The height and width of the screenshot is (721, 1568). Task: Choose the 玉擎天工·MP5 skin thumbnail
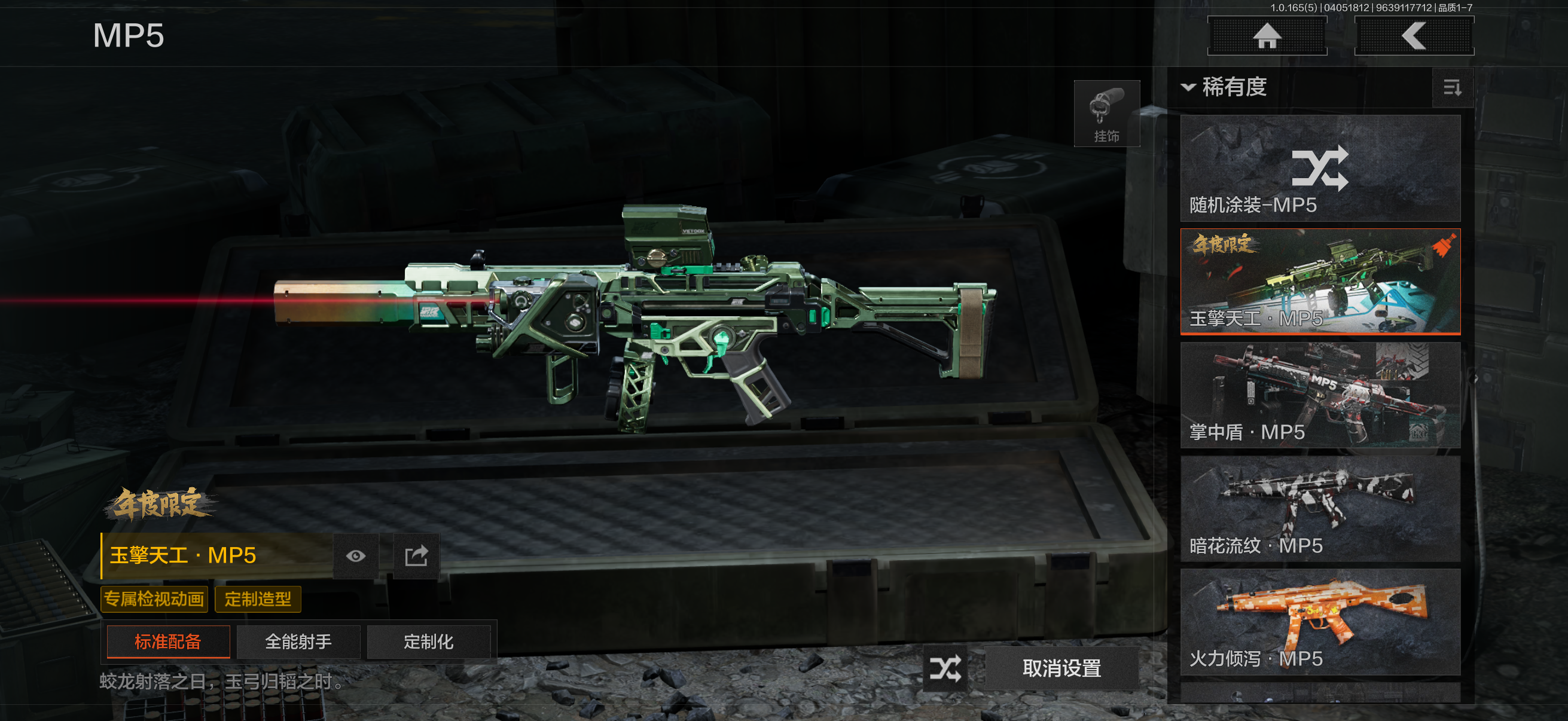click(x=1320, y=282)
